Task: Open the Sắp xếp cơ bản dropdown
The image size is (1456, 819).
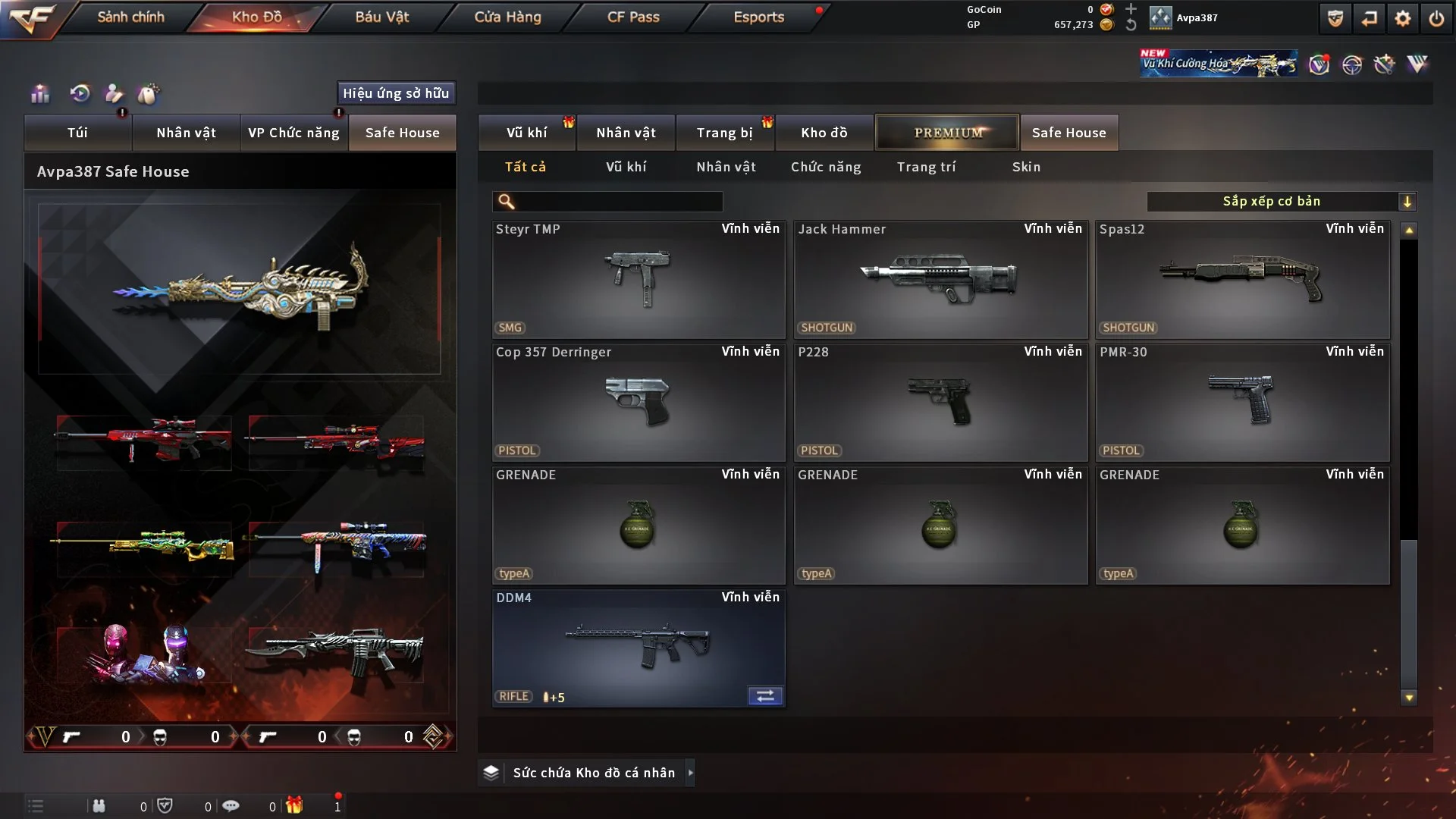Action: [x=1281, y=202]
